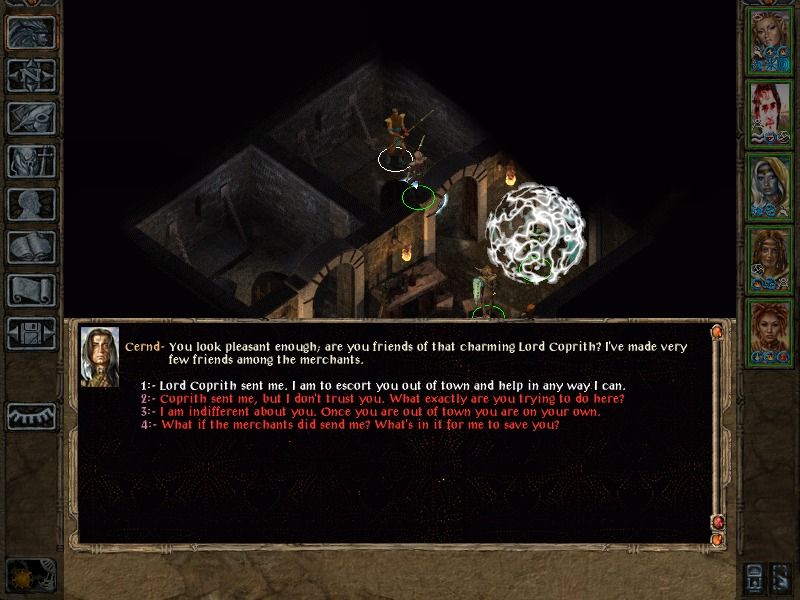Image resolution: width=800 pixels, height=600 pixels.
Task: Open the priest scroll button
Action: point(31,290)
